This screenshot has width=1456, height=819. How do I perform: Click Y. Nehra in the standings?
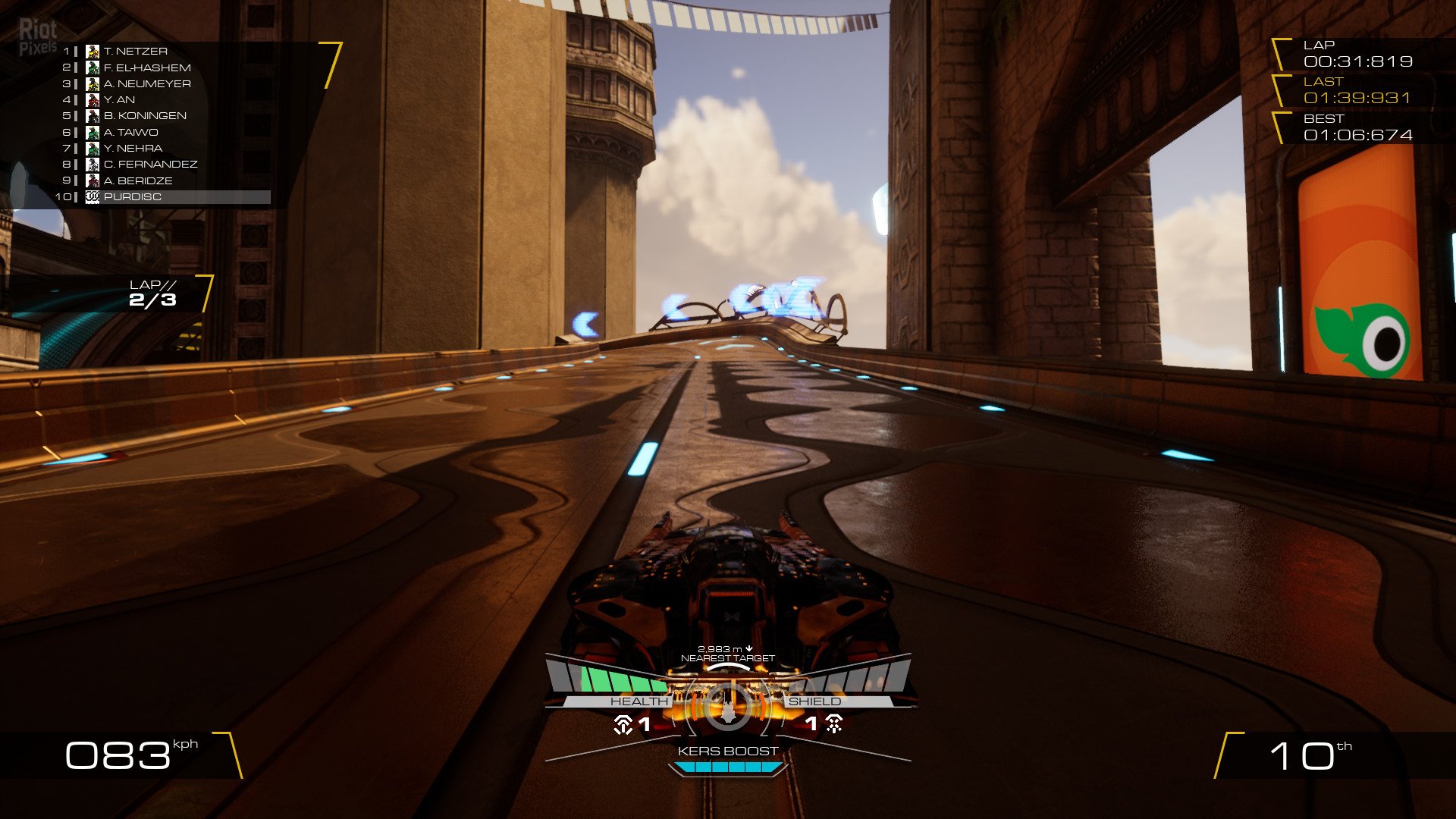(x=133, y=149)
